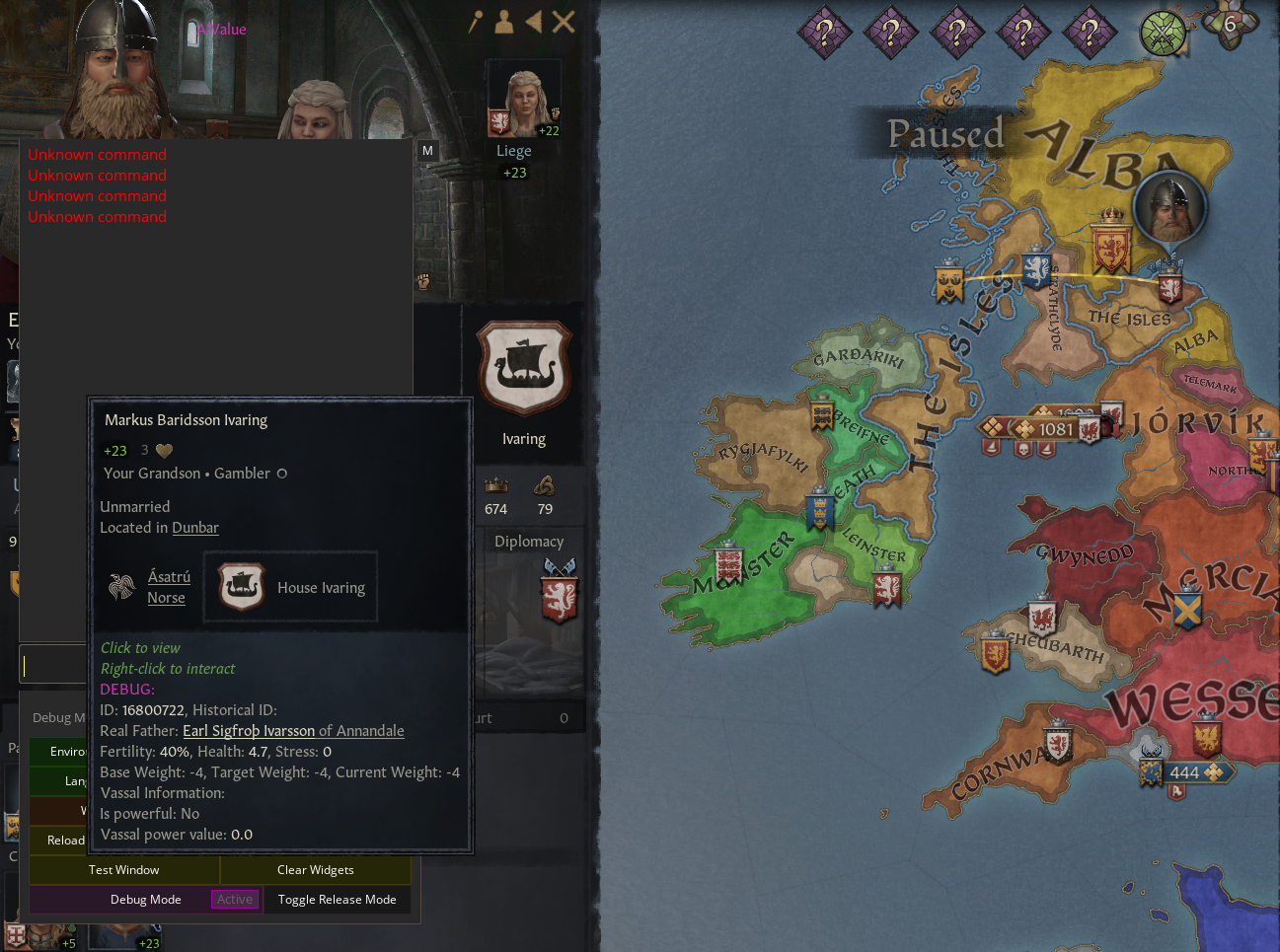The width and height of the screenshot is (1280, 952).
Task: Open the Ásatrú faith link
Action: [x=169, y=577]
